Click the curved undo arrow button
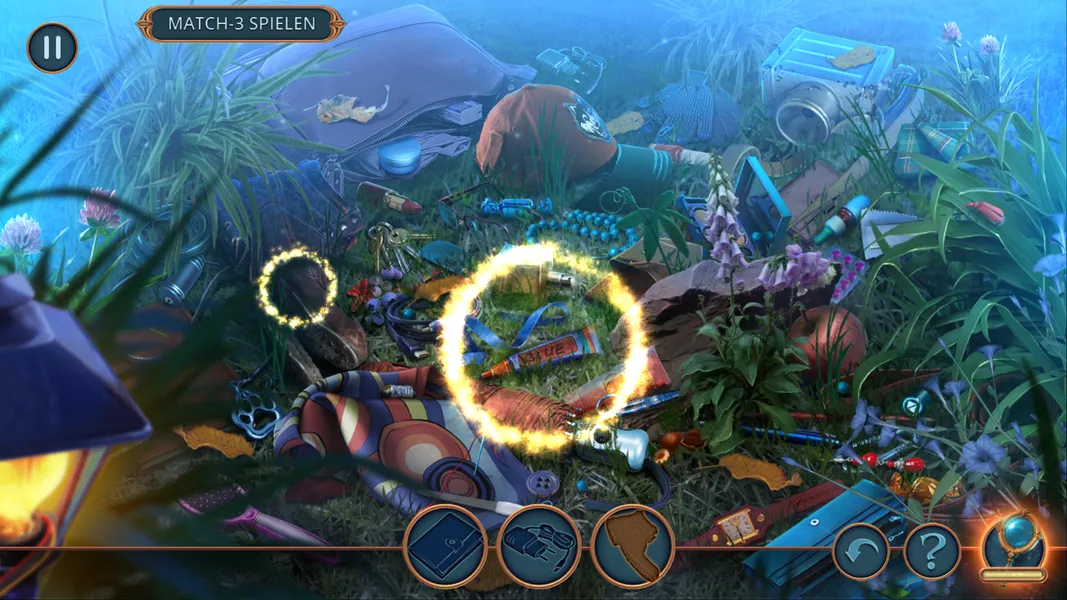Screen dimensions: 1067x600 [860, 551]
